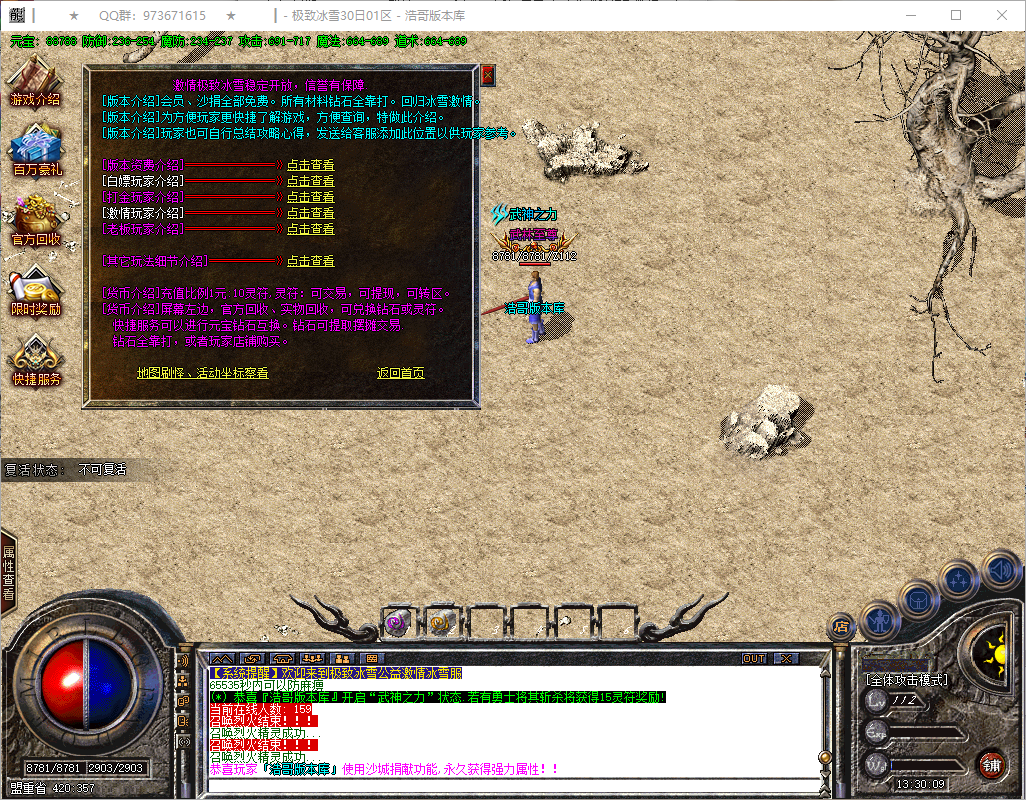
Task: Open the 激情玩家介绍 view link
Action: click(310, 213)
